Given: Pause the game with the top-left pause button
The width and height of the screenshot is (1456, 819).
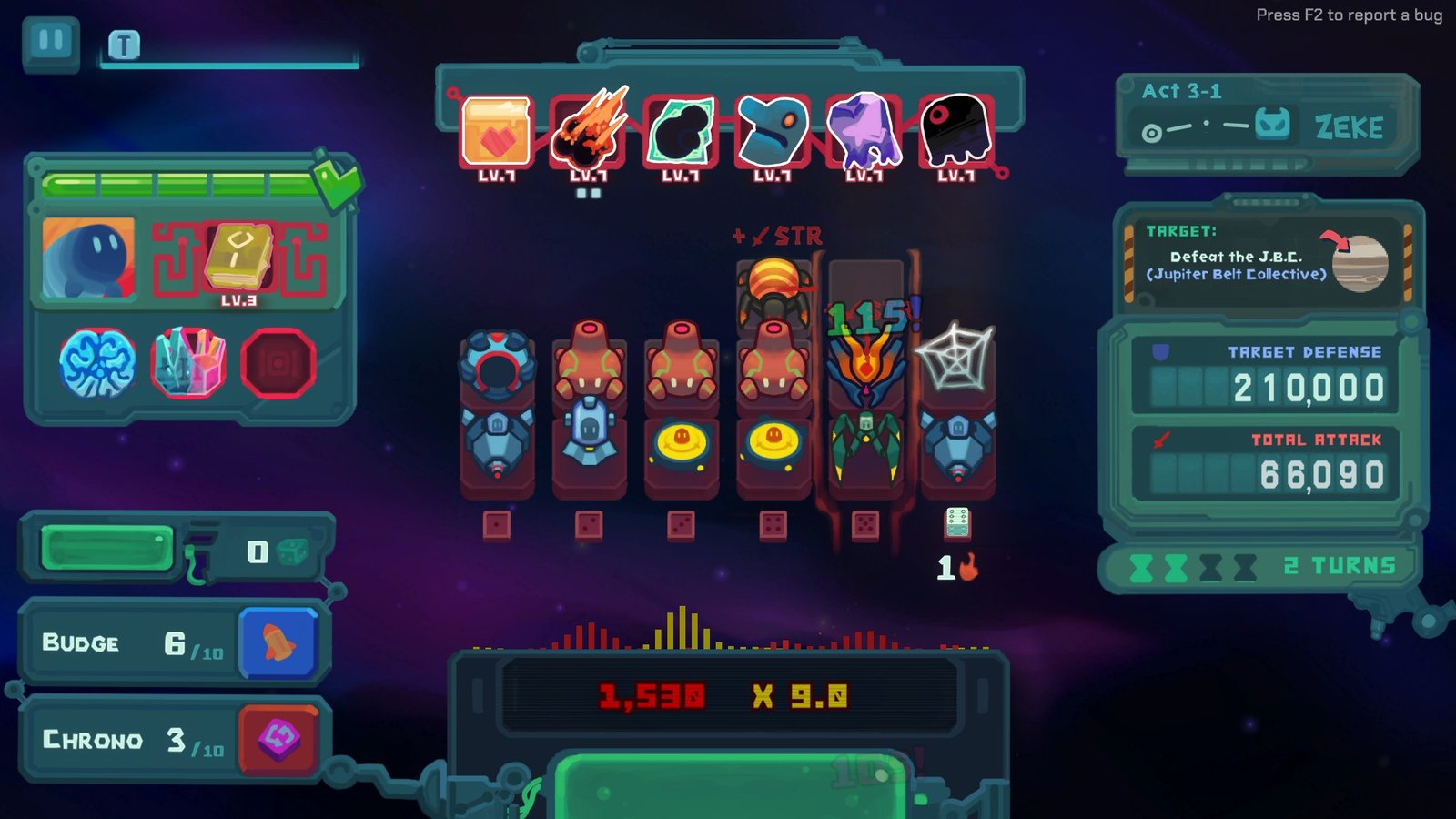Looking at the screenshot, I should [52, 38].
